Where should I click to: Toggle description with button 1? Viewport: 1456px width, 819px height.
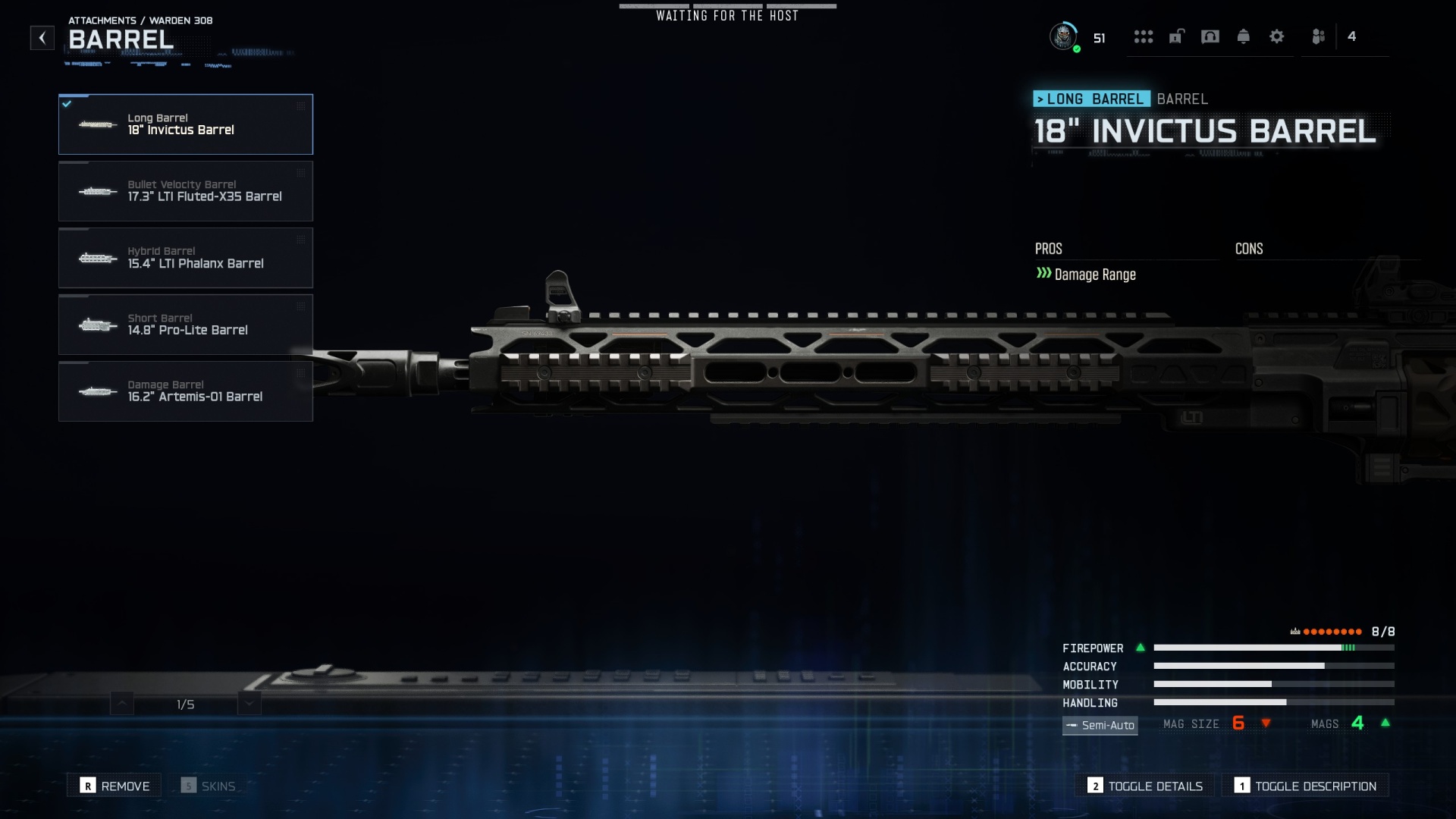1306,786
